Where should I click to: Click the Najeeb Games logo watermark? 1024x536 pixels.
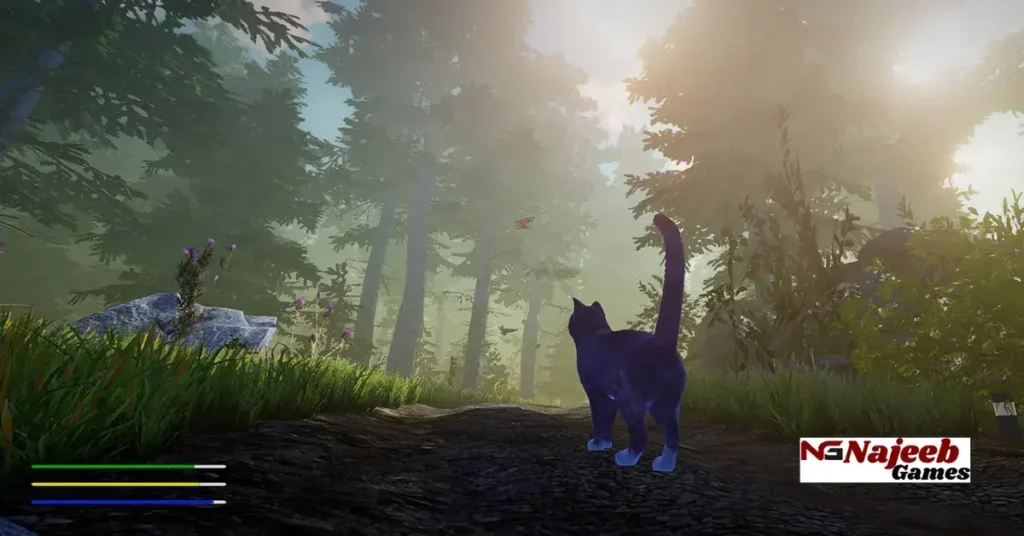885,460
